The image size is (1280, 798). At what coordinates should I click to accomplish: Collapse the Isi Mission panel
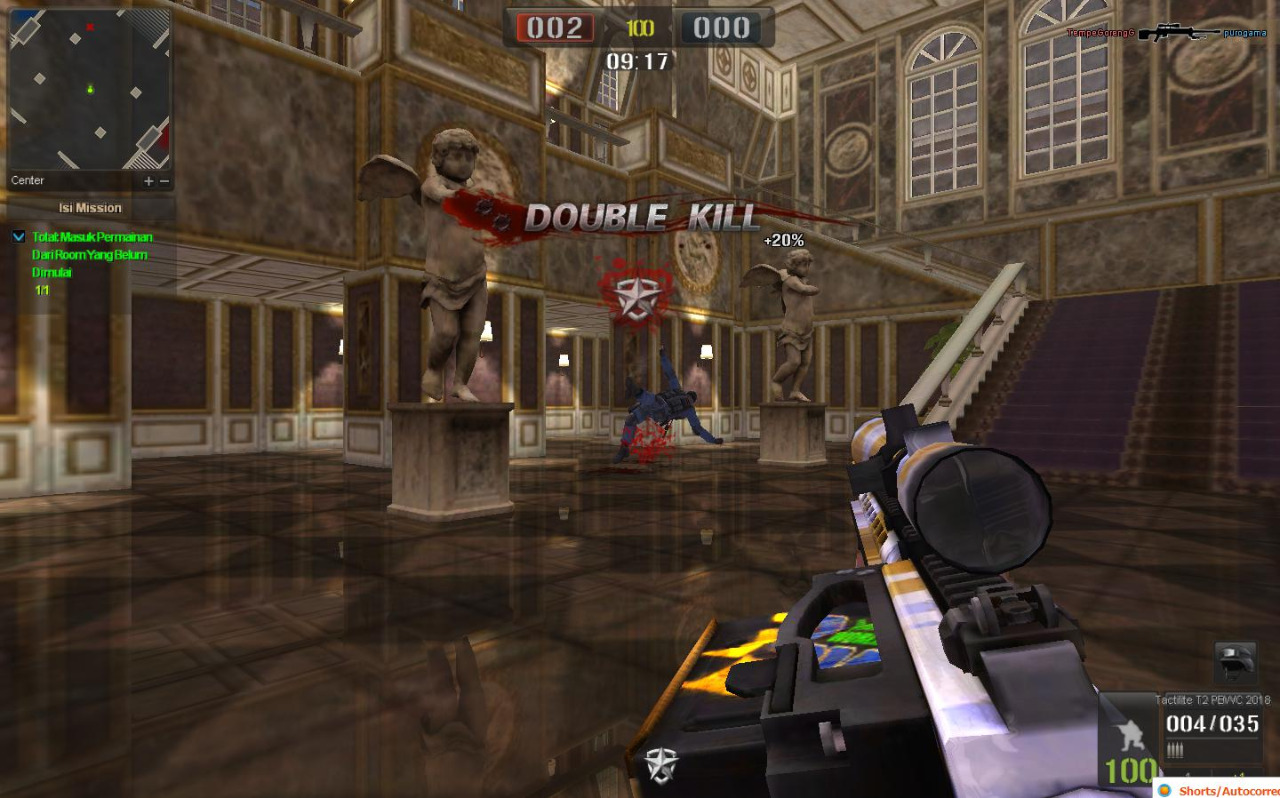click(x=90, y=207)
